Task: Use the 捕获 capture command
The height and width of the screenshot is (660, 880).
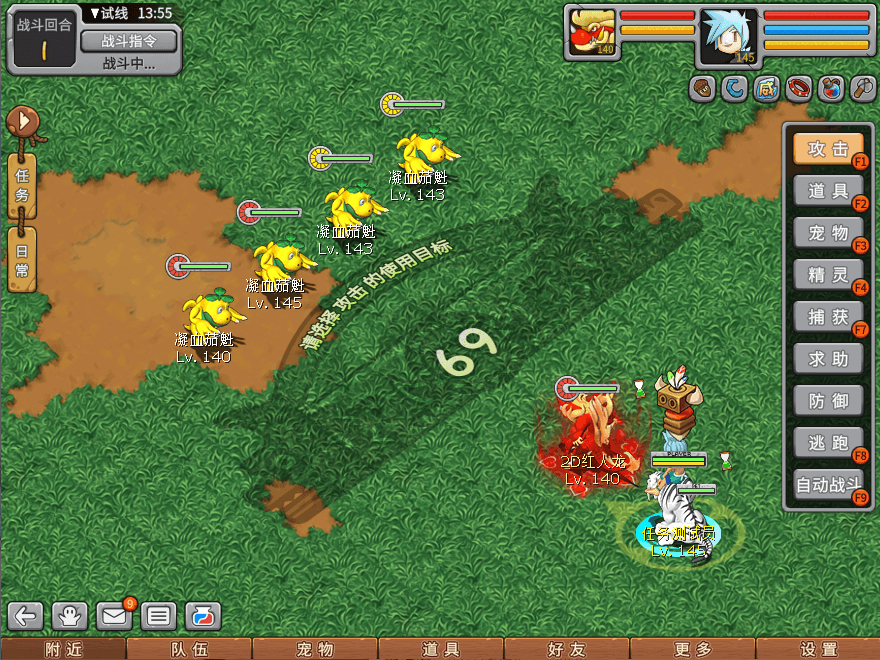Action: click(x=828, y=317)
